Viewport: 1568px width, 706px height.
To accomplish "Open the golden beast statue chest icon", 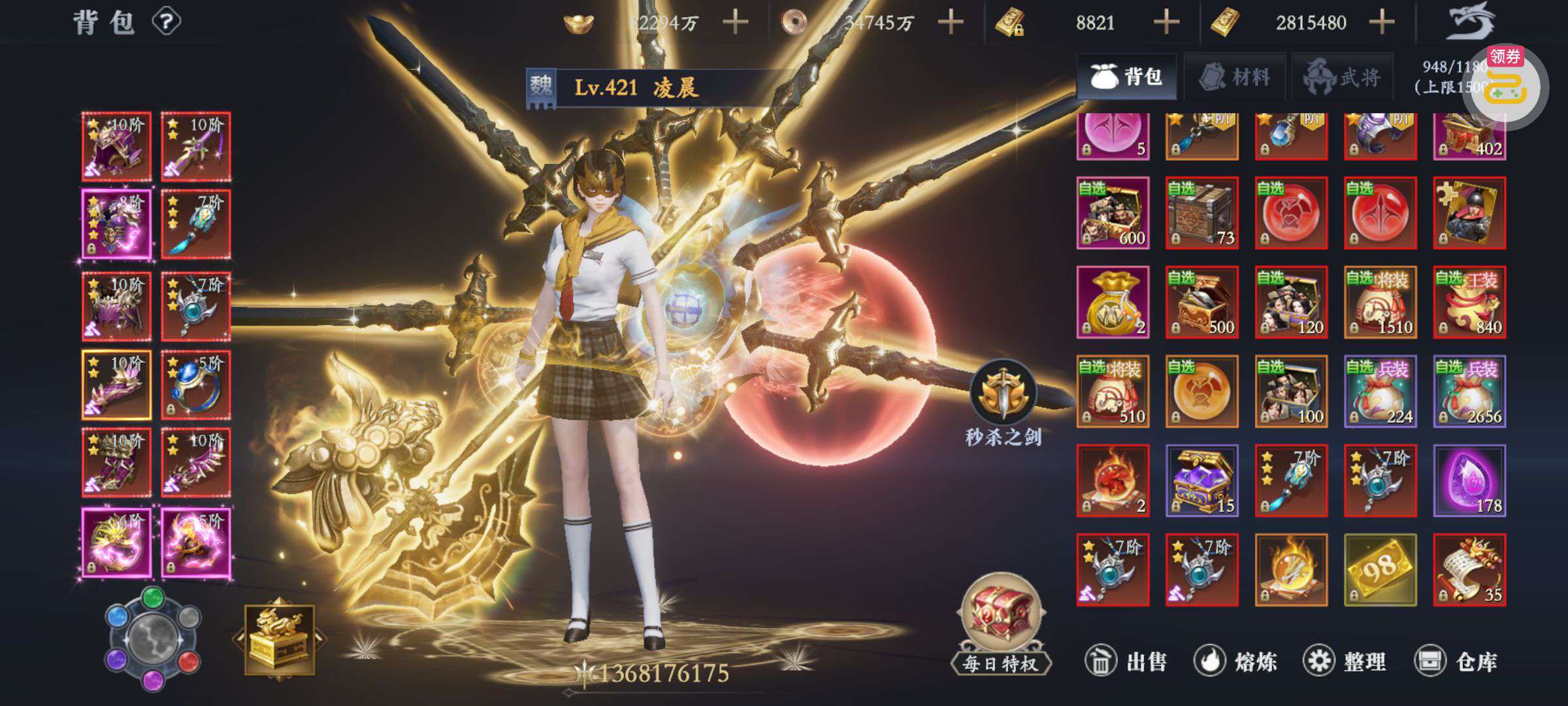I will coord(280,639).
